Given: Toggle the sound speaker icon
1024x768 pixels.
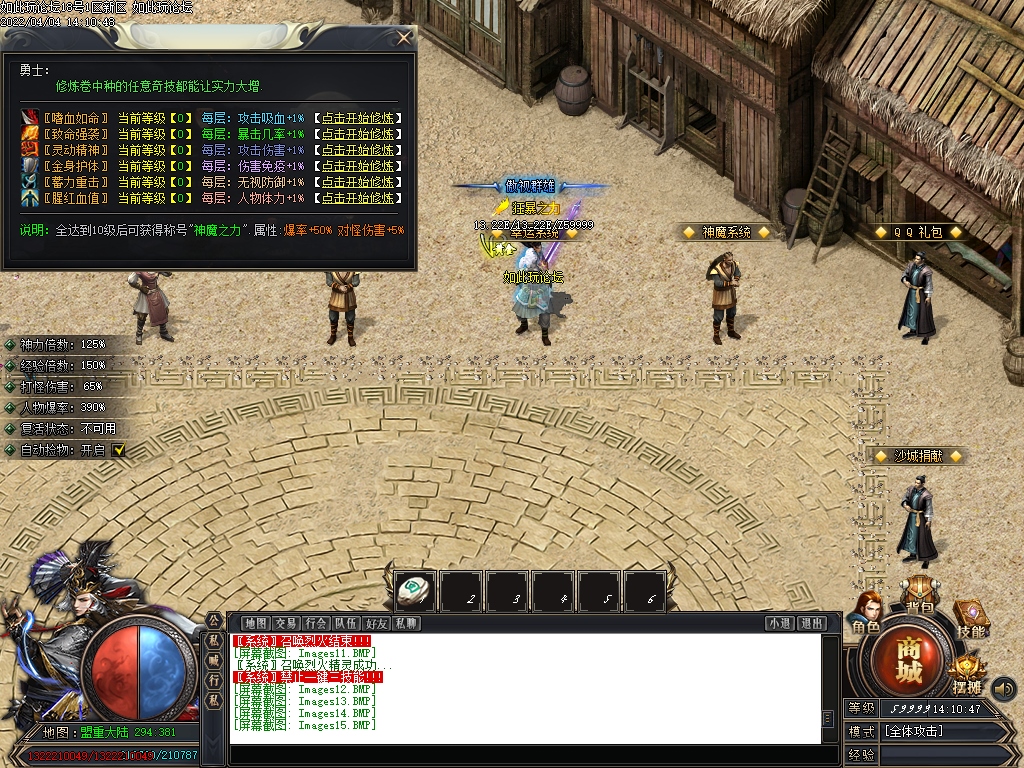Looking at the screenshot, I should pos(1003,688).
